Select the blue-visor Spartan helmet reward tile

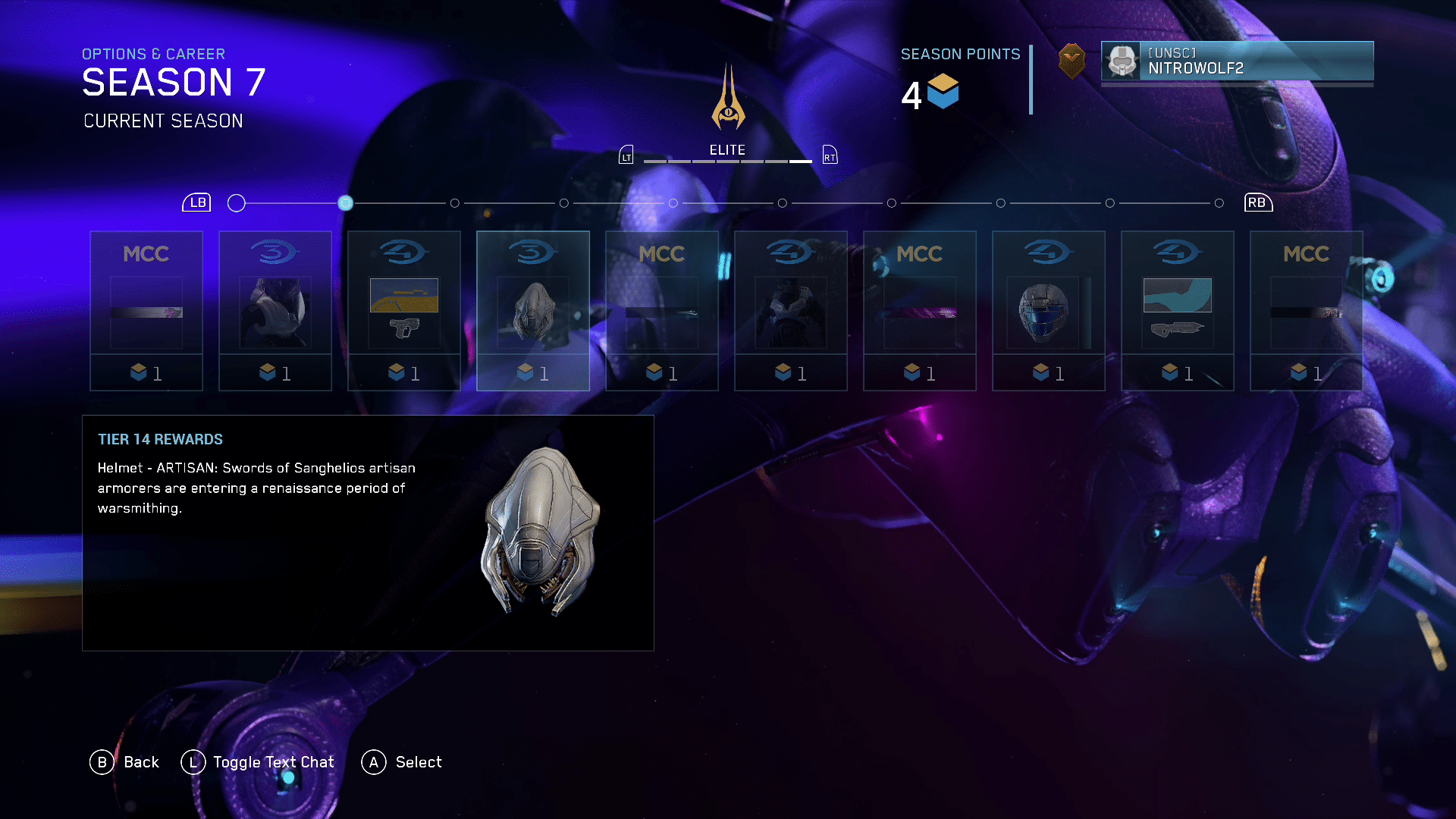(1048, 311)
